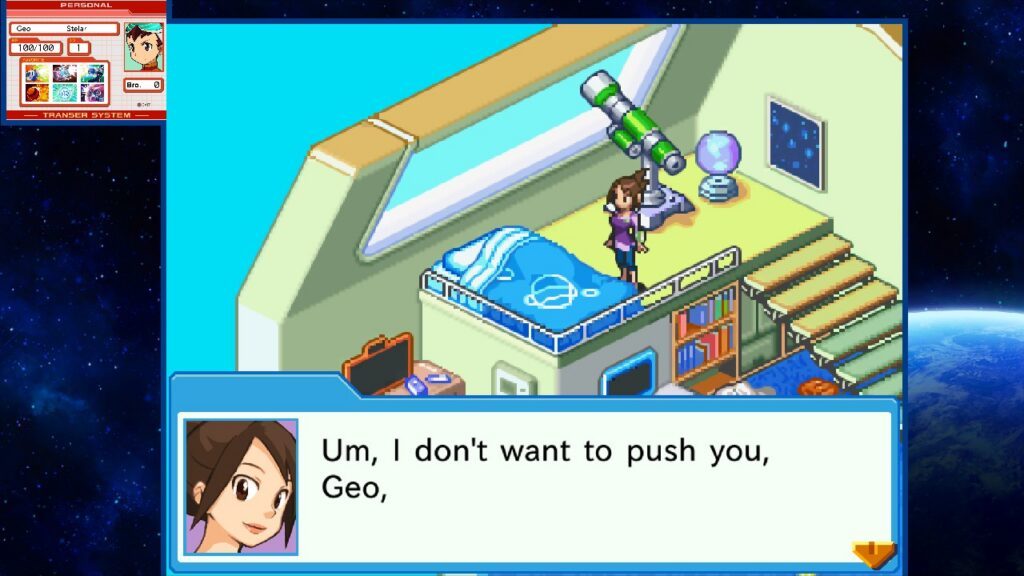Click the Bro. count box
Screen dimensions: 1024x576
143,86
